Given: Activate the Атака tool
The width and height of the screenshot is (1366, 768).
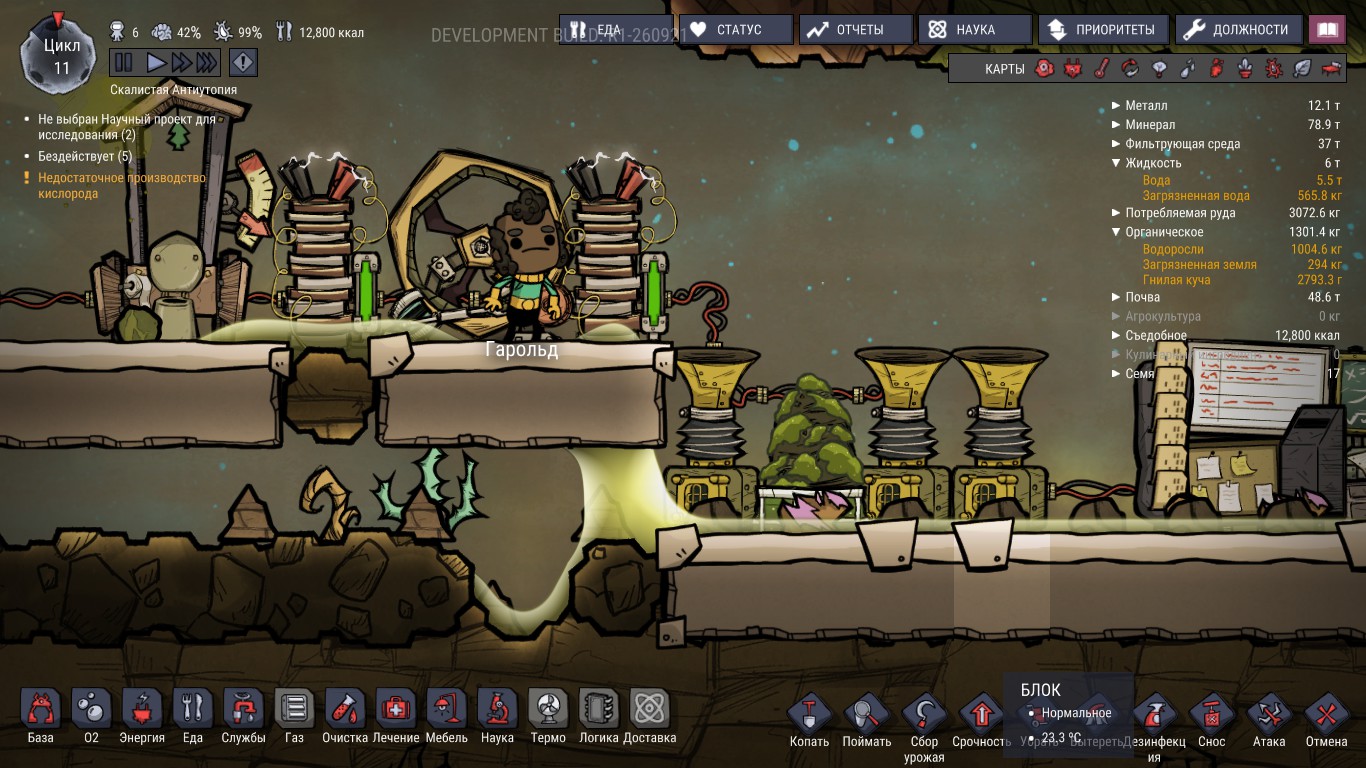Looking at the screenshot, I should (1269, 715).
